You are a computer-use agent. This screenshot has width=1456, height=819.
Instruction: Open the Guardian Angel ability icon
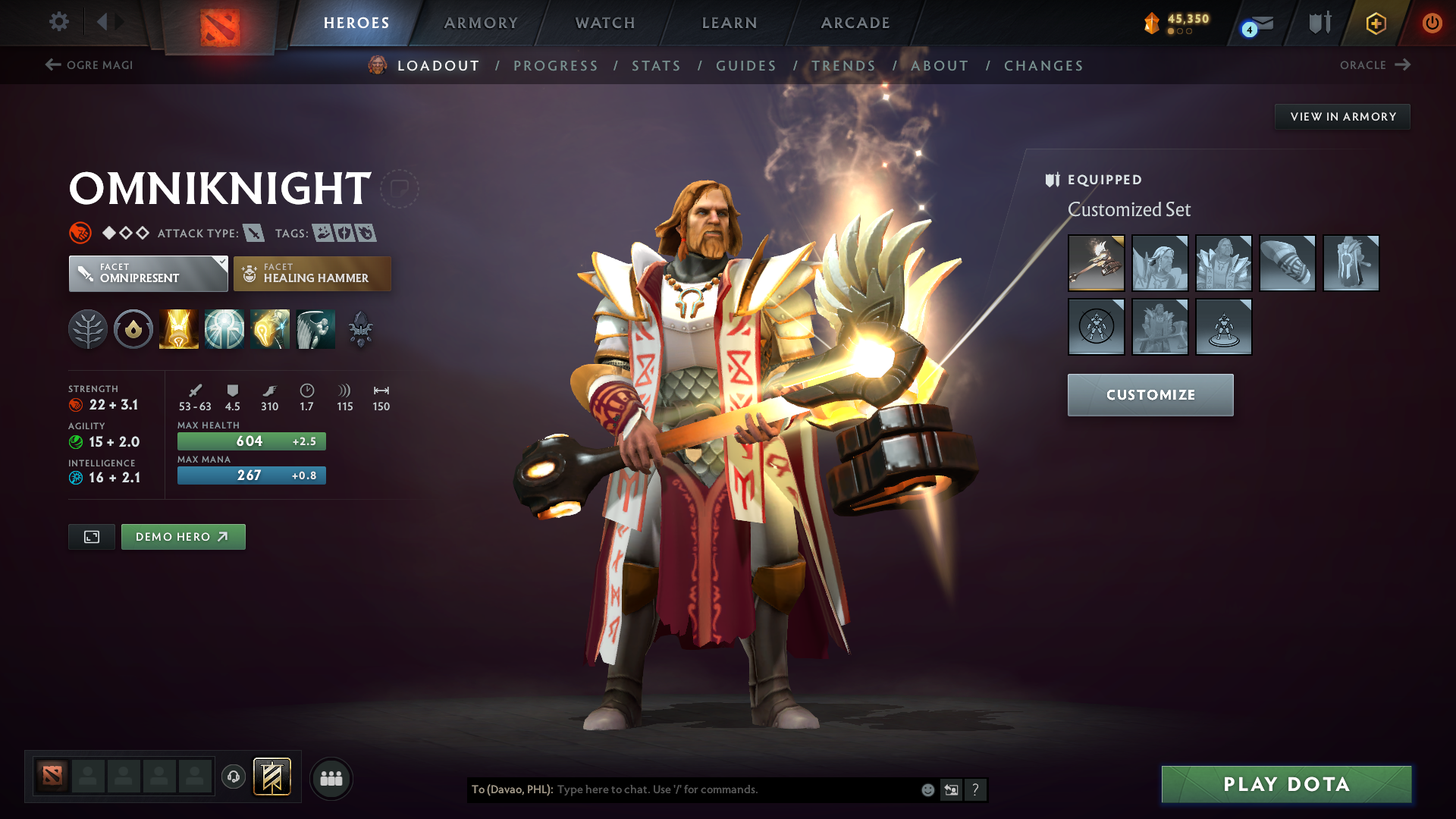click(x=315, y=328)
